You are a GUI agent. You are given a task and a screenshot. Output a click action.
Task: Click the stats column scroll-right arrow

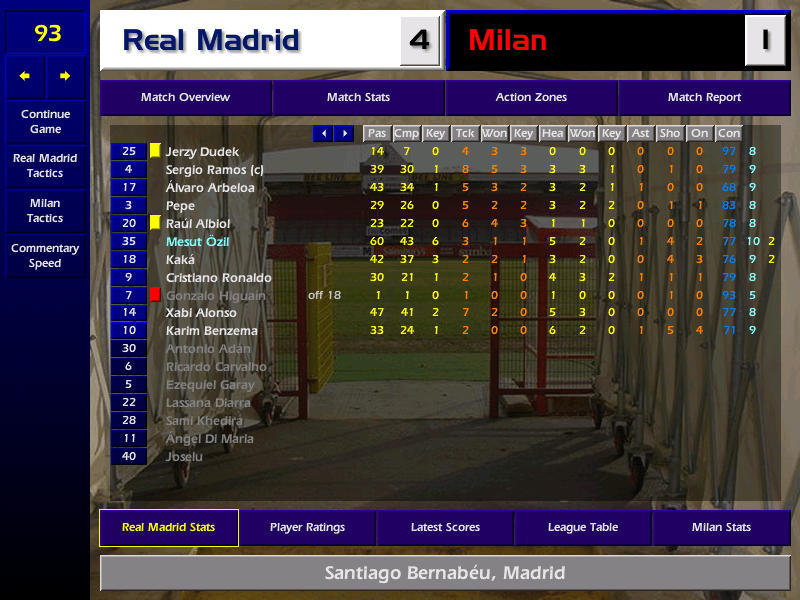344,133
